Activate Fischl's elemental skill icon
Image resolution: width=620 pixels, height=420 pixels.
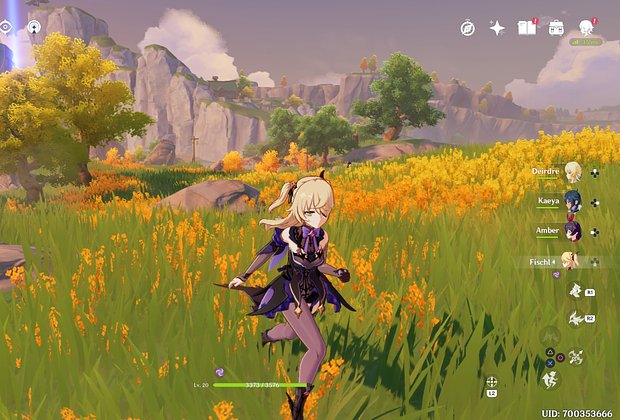click(x=576, y=290)
